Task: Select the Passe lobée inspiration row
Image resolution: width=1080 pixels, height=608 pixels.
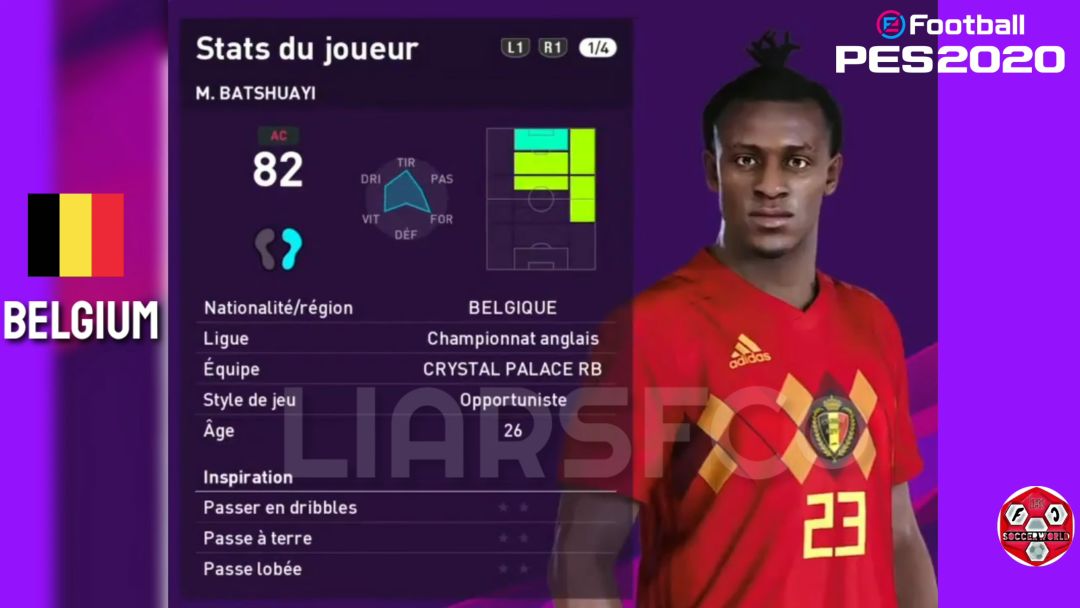Action: (403, 569)
